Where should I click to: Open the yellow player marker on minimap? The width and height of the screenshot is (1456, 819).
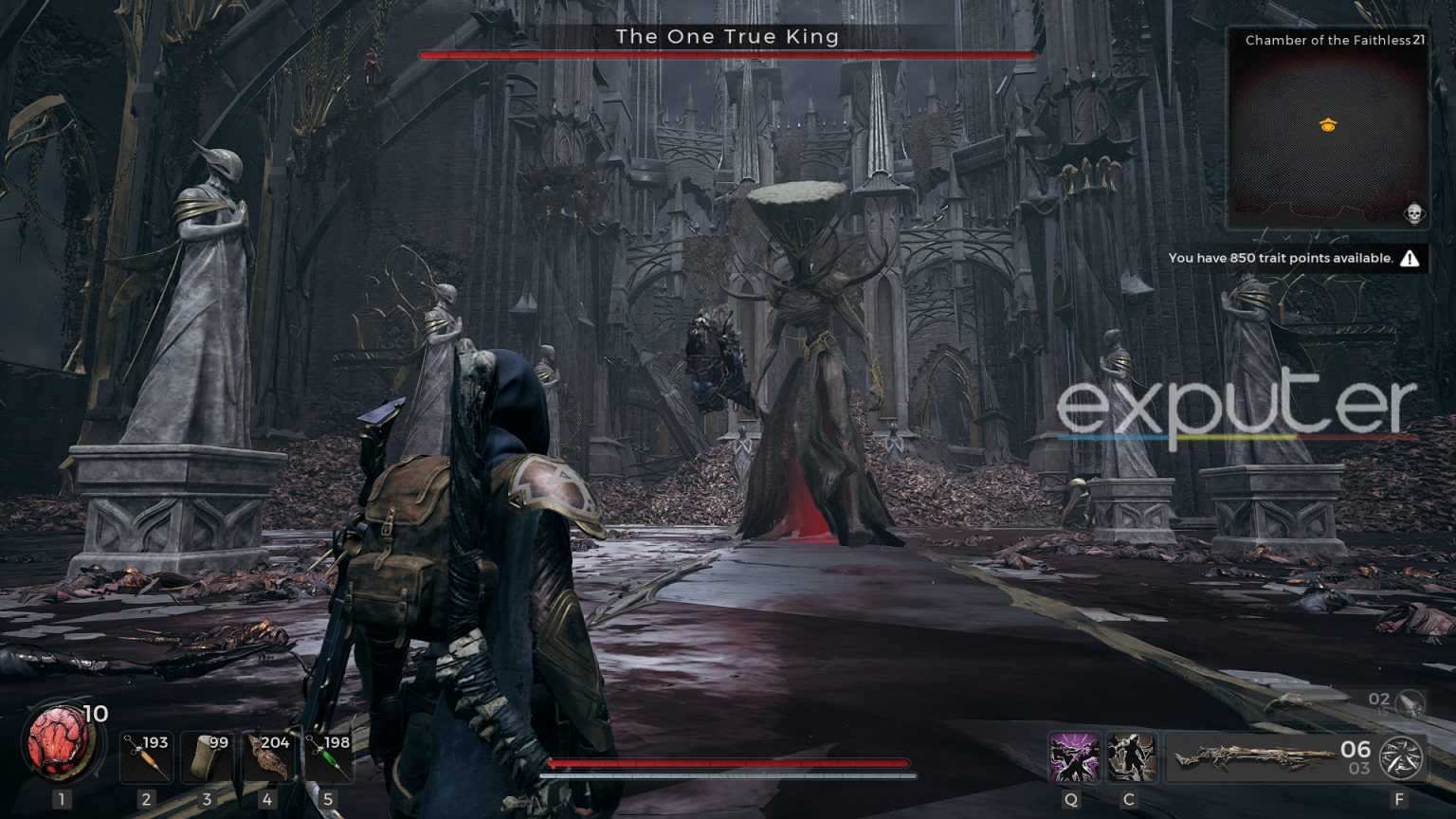coord(1327,122)
